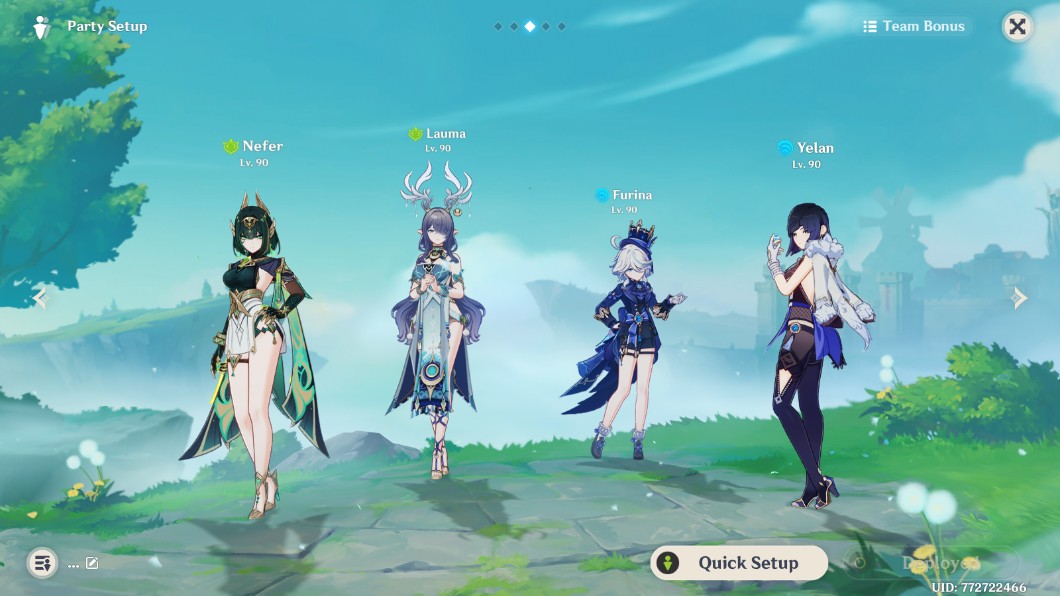Click the Deploy button
The image size is (1060, 596).
[x=935, y=563]
